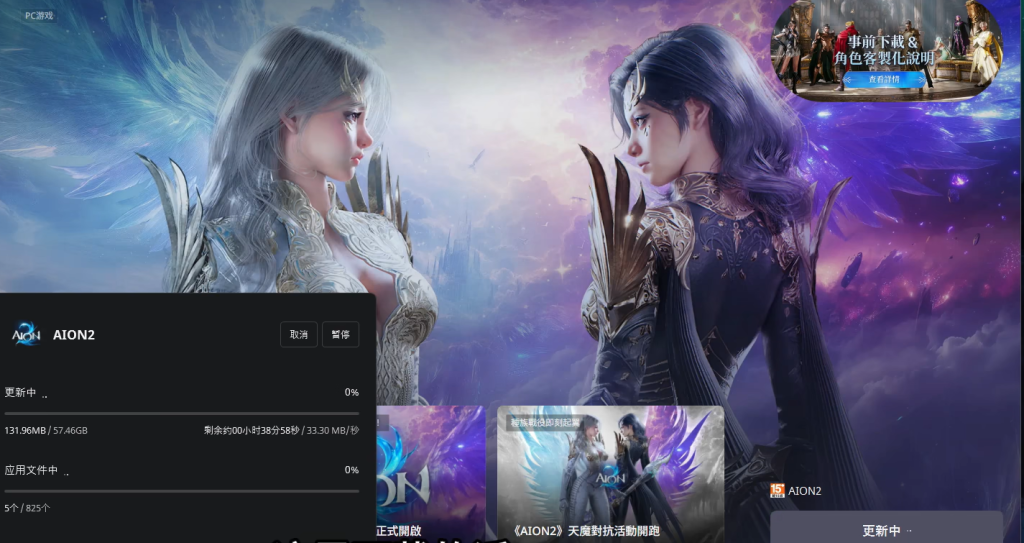Open the 天魔對抗活動開跑 news card
The height and width of the screenshot is (543, 1024).
pos(610,474)
